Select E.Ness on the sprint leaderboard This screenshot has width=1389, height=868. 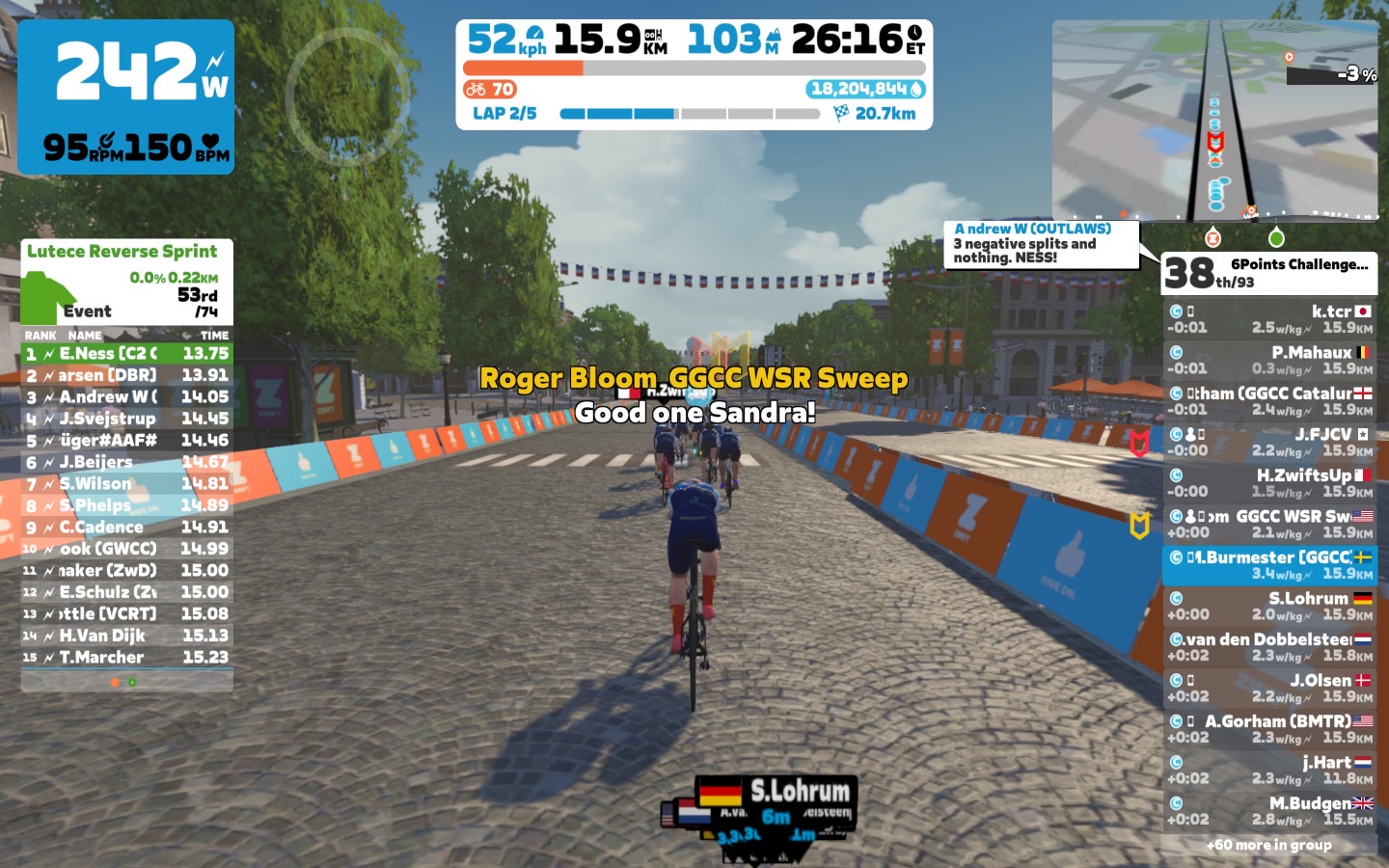click(x=126, y=354)
